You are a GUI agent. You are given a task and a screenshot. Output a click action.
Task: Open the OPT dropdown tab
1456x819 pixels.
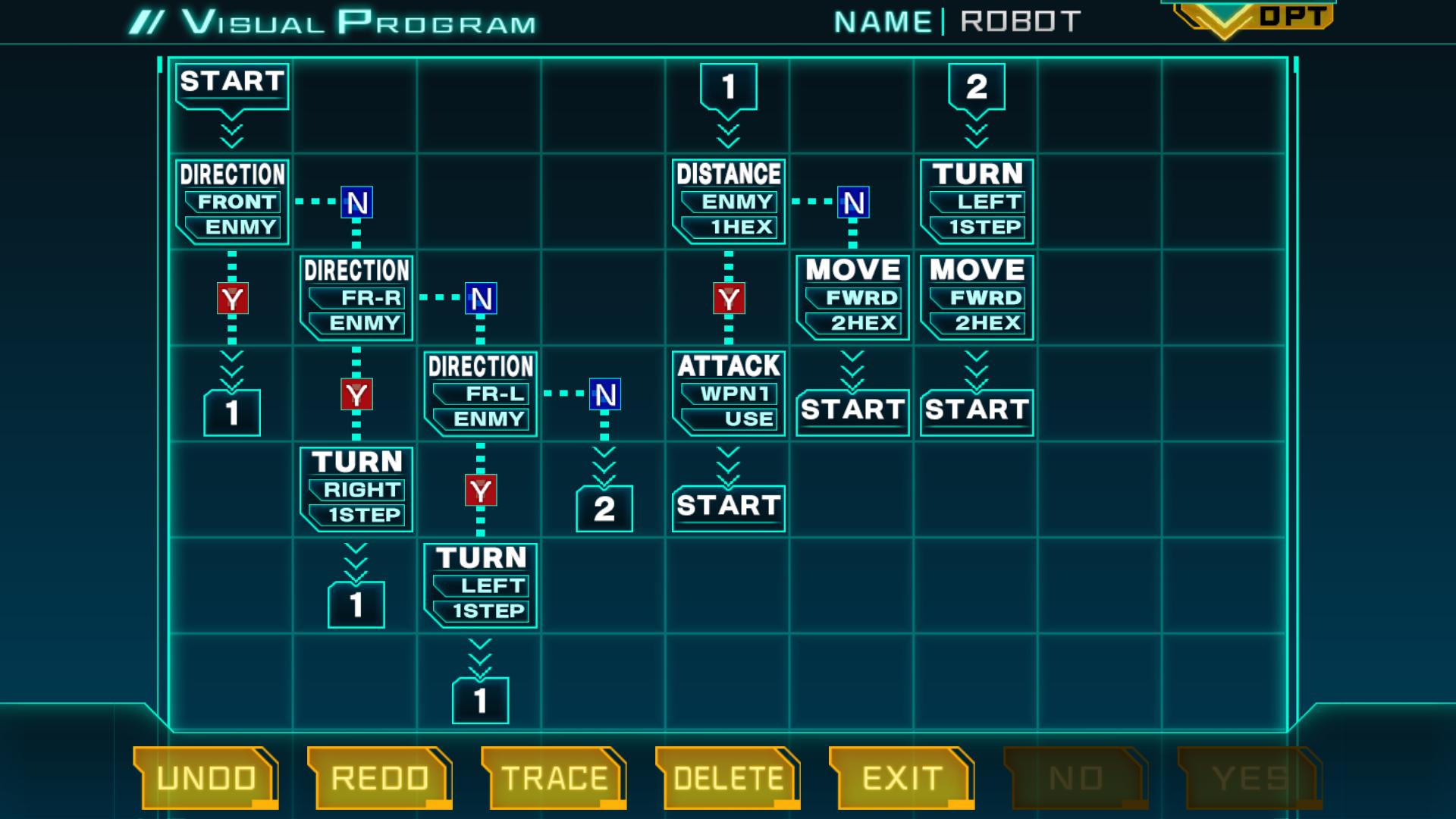(1255, 18)
